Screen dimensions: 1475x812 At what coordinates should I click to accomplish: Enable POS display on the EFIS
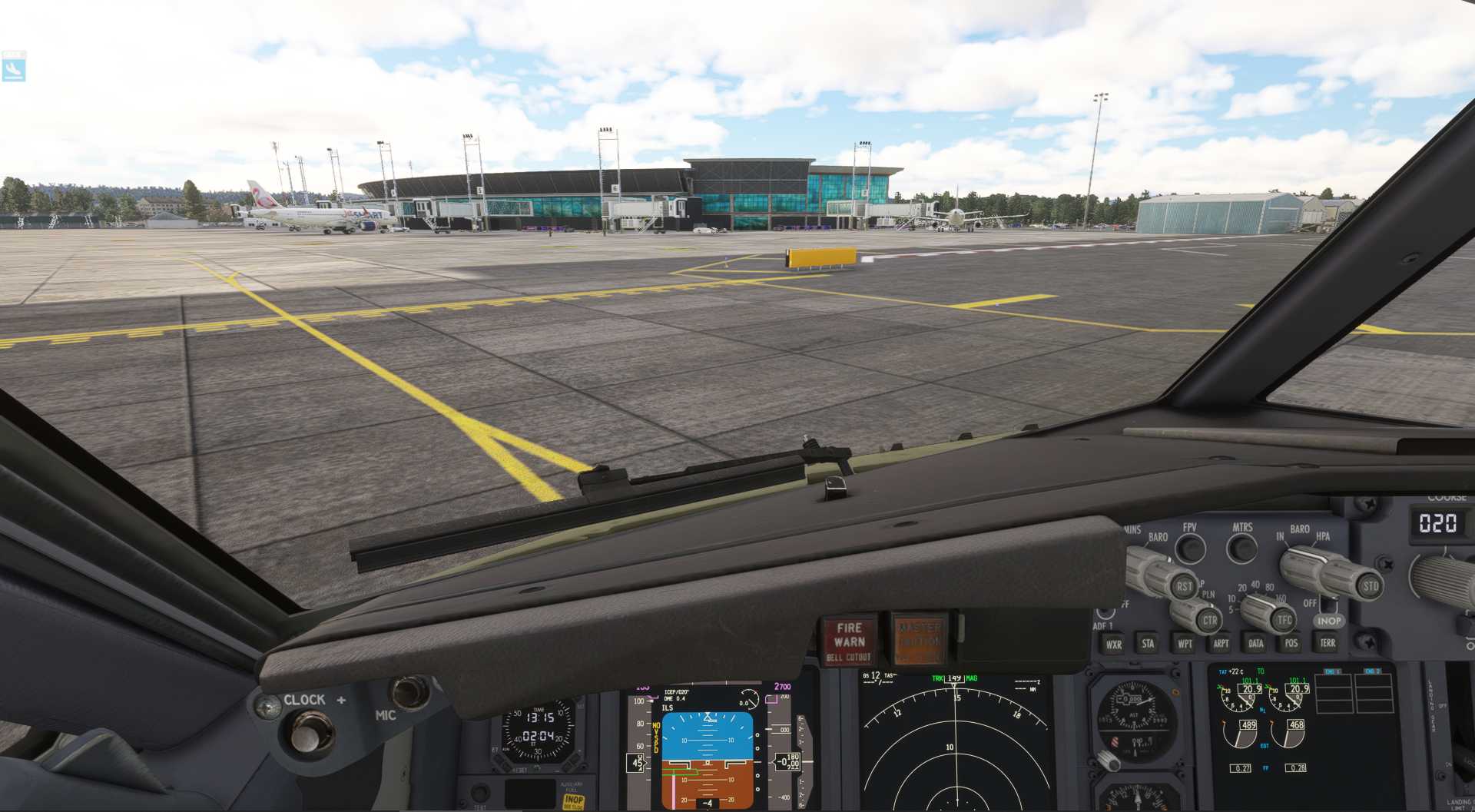click(x=1291, y=644)
